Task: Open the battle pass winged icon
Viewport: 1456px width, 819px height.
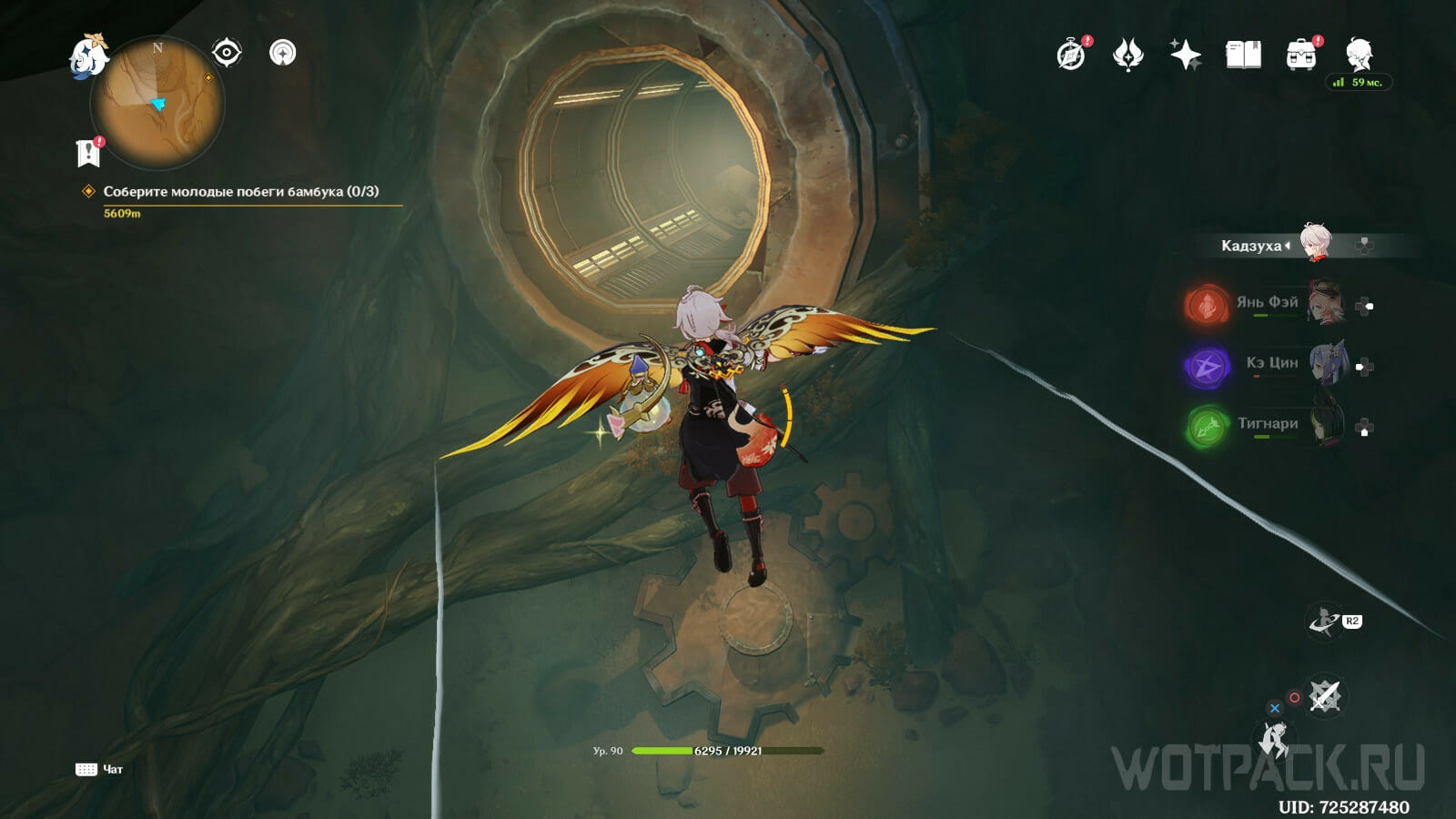Action: tap(1127, 56)
